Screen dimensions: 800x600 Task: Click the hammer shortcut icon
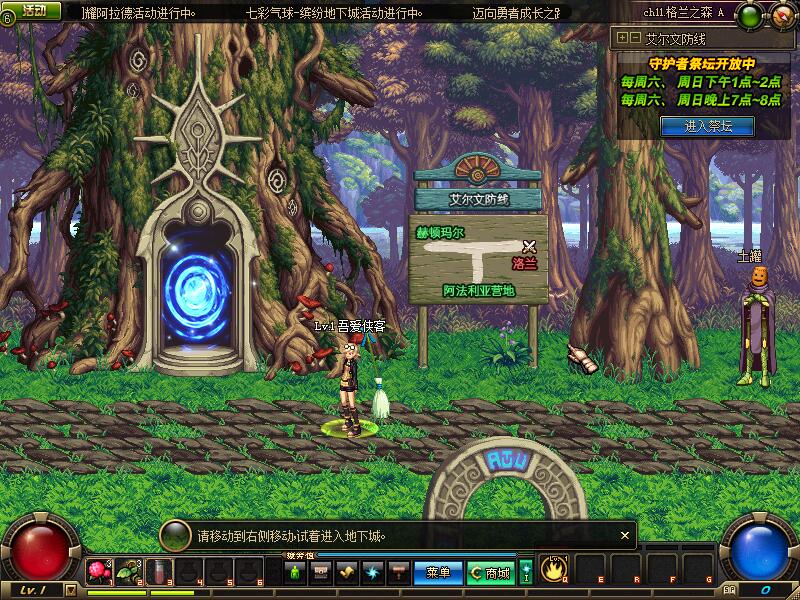pyautogui.click(x=399, y=572)
